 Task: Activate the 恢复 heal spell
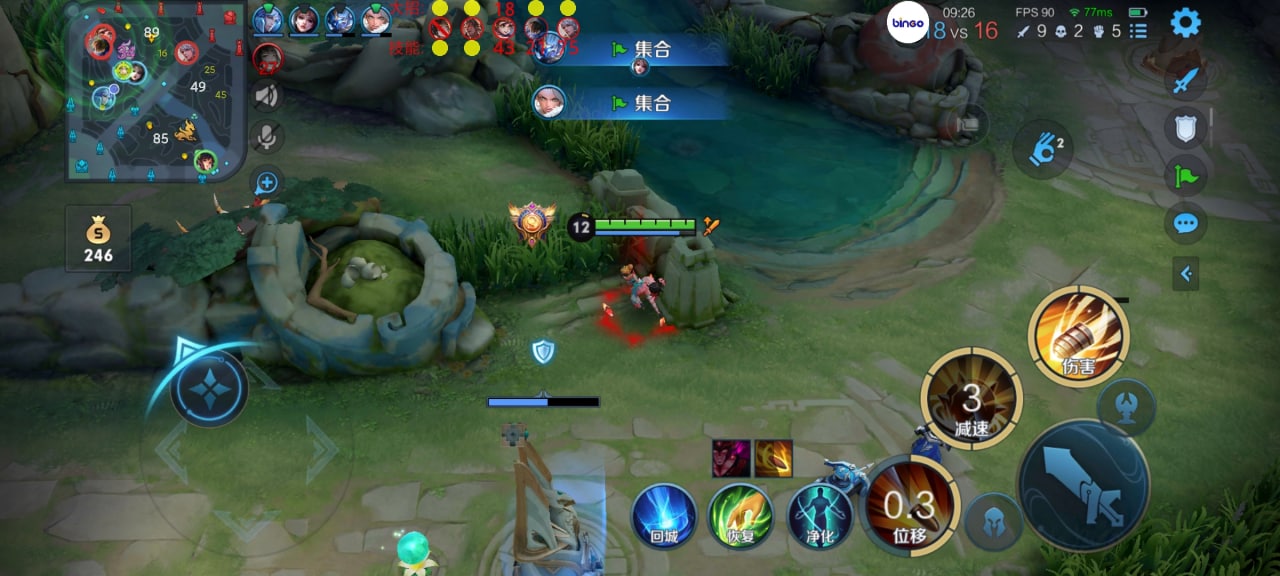[740, 516]
